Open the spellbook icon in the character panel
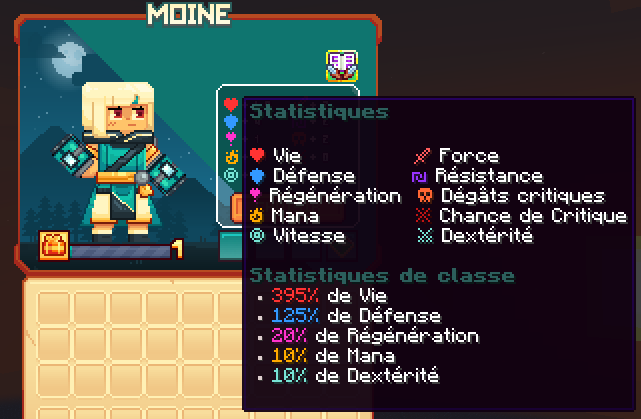 point(341,66)
